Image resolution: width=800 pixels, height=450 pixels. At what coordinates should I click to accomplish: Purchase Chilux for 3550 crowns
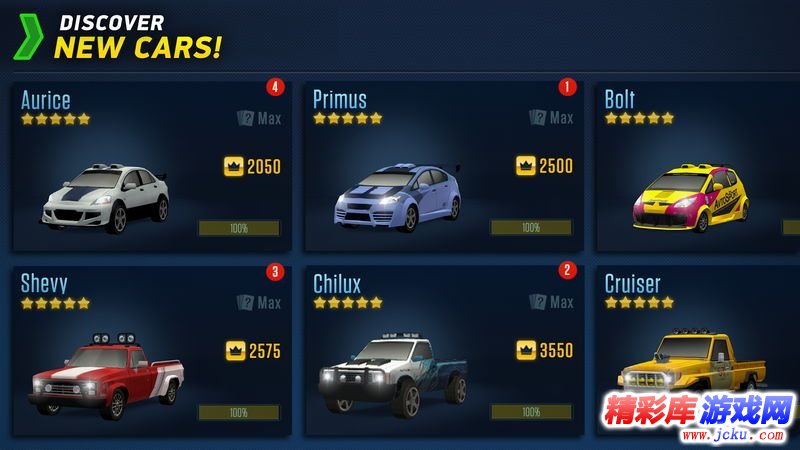point(545,351)
